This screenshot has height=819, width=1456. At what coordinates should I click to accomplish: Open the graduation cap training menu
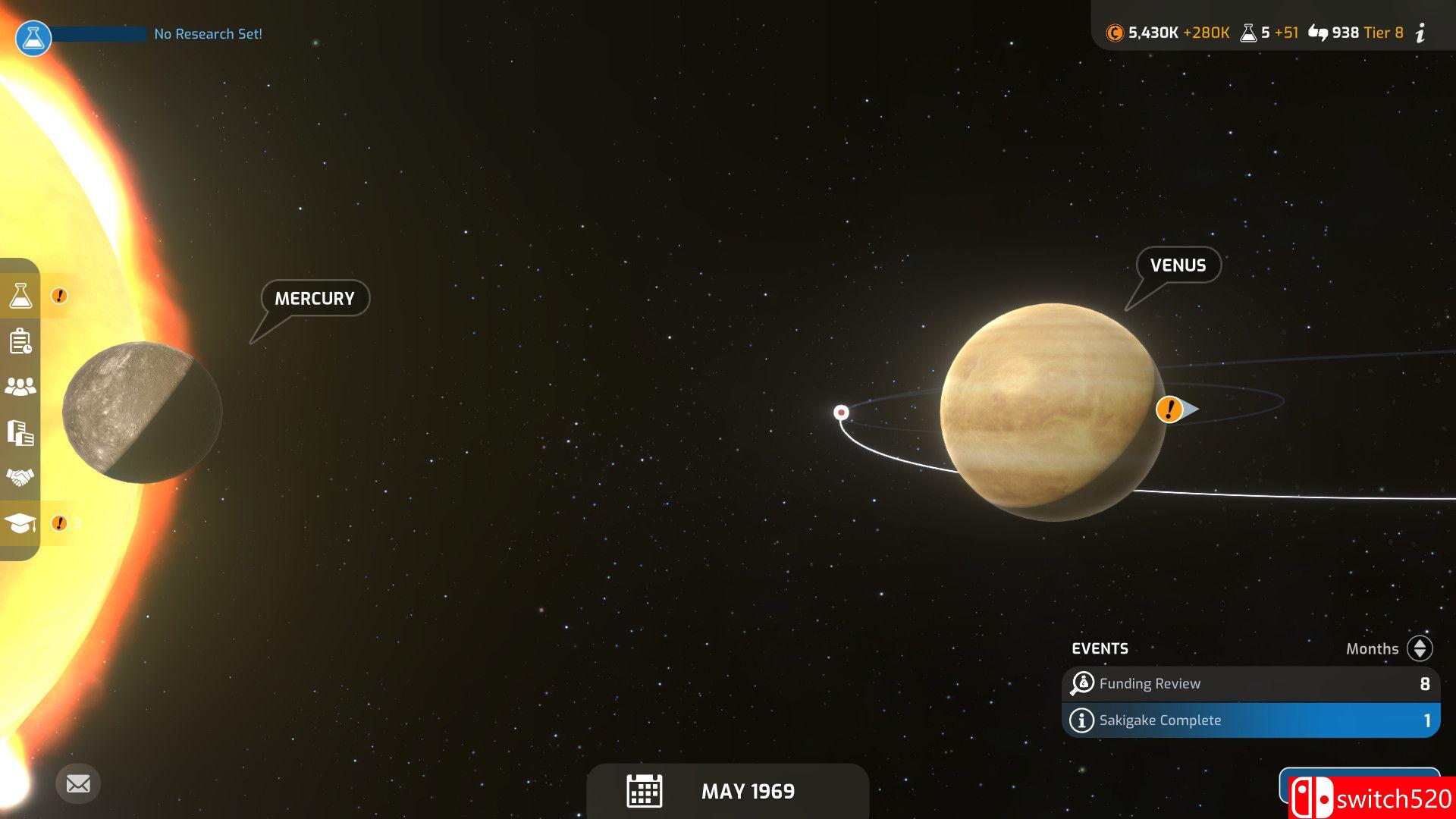[20, 523]
